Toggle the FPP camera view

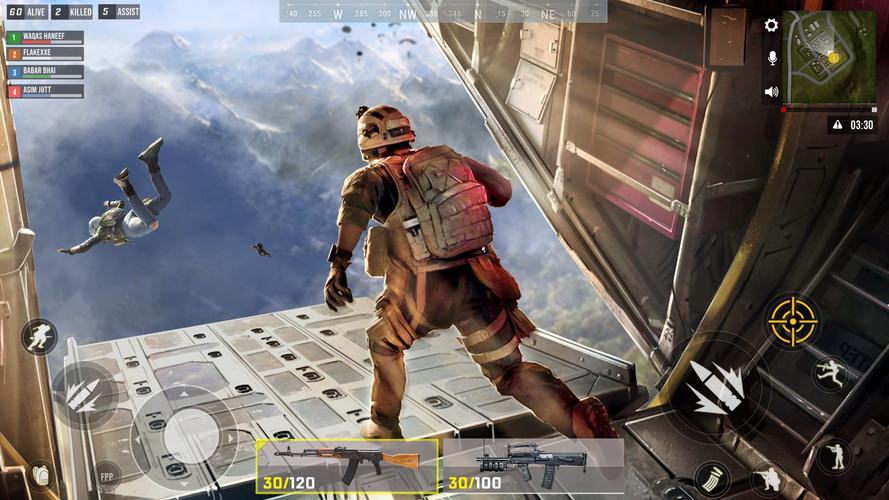tap(107, 475)
